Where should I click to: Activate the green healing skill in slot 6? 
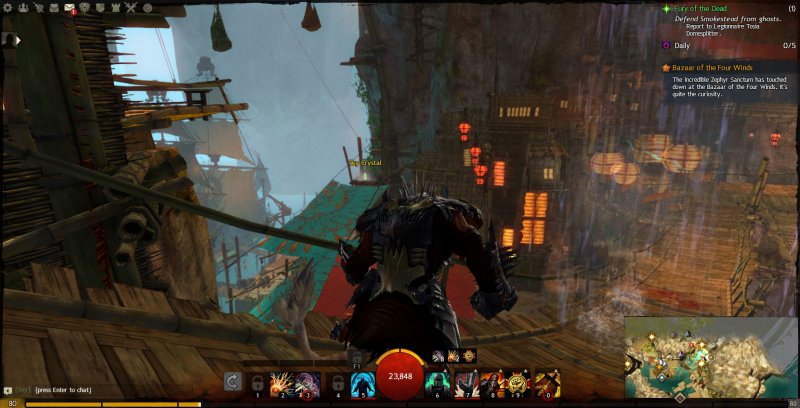[x=439, y=380]
